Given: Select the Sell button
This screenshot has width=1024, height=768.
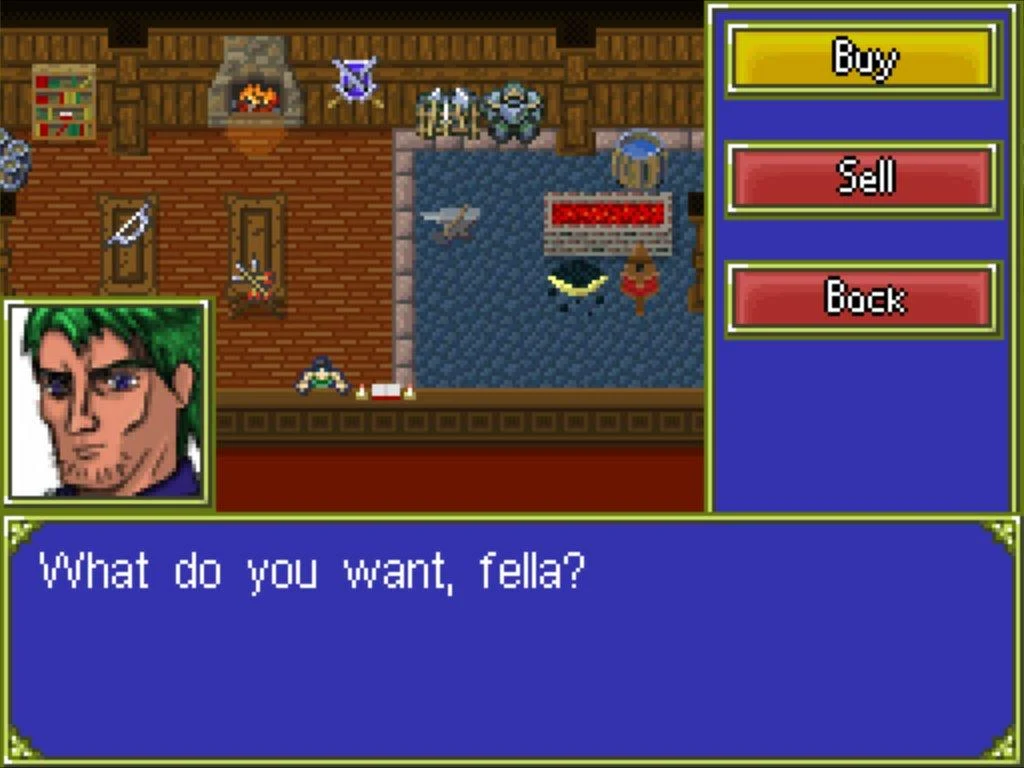Looking at the screenshot, I should (863, 179).
